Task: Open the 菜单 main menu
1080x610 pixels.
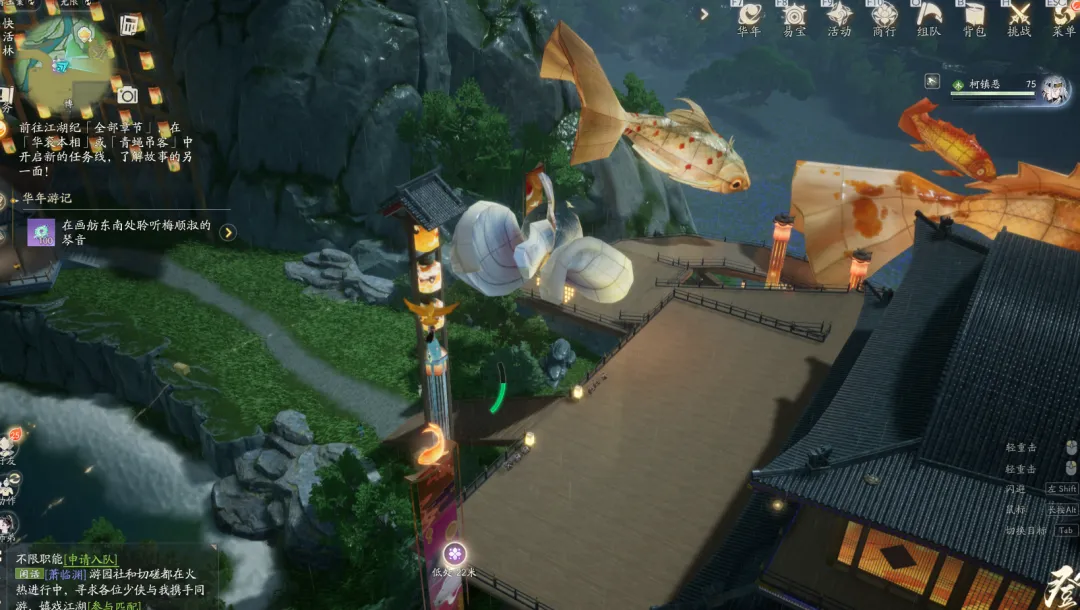Action: (x=1063, y=17)
